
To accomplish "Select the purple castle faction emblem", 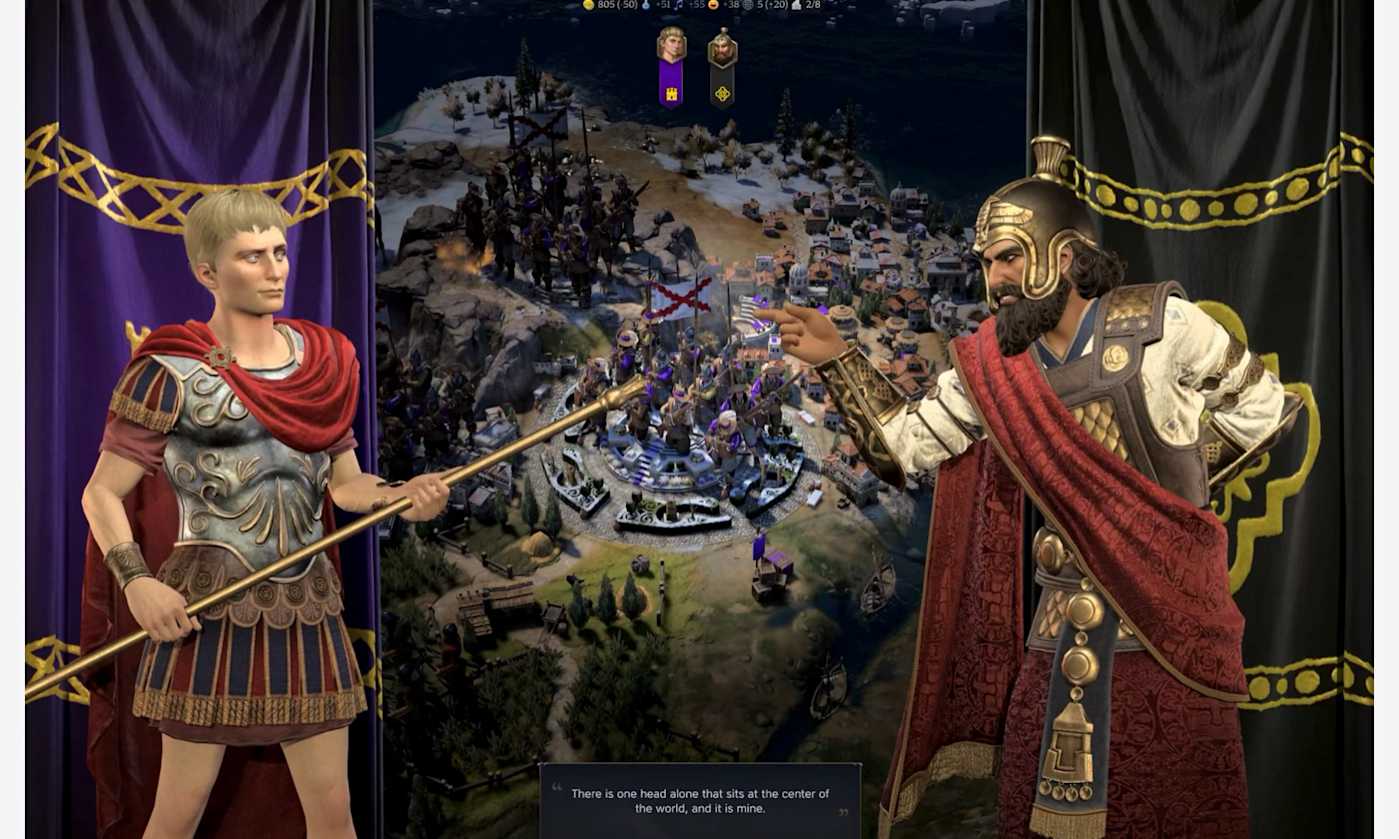I will pos(673,91).
